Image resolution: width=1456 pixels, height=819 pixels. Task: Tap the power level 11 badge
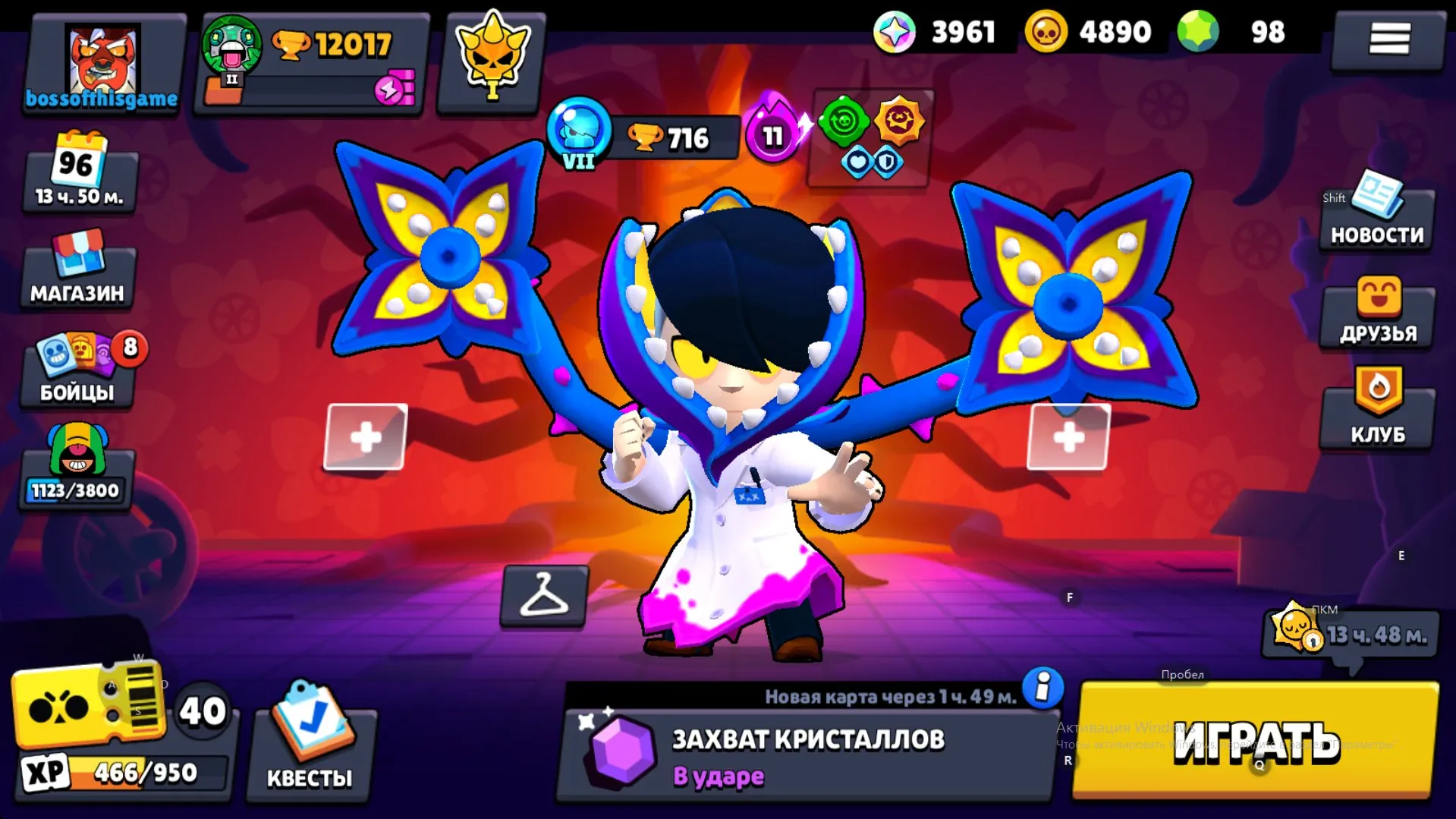coord(773,137)
